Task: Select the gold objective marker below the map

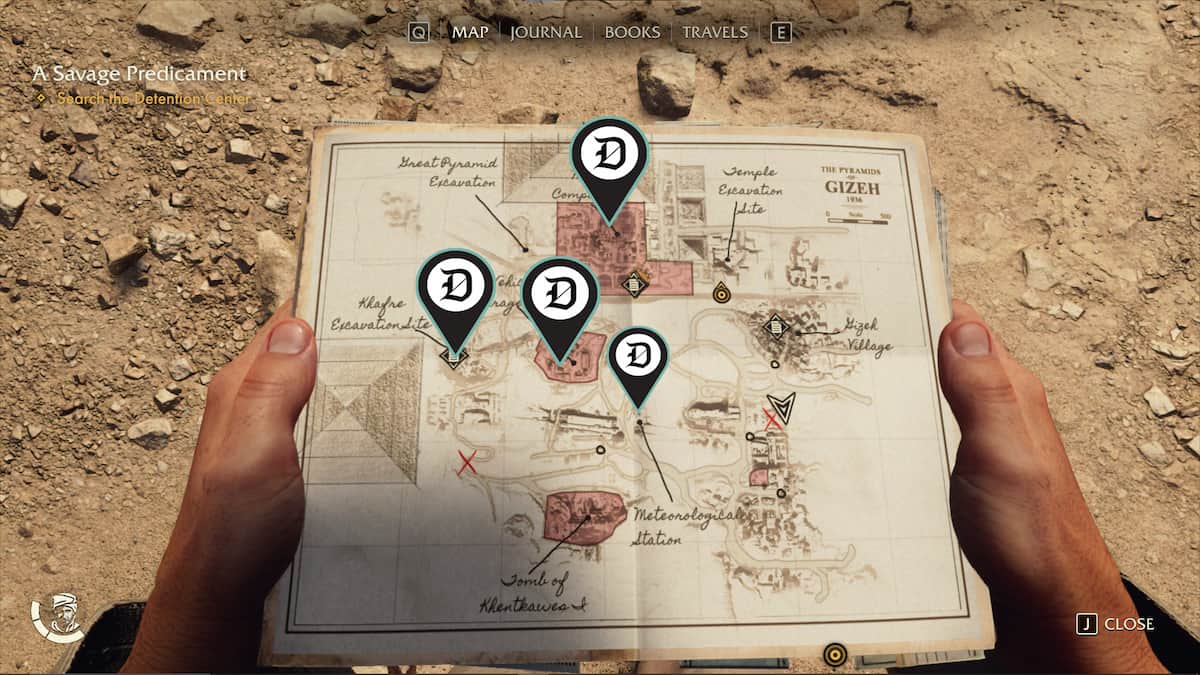Action: tap(835, 655)
